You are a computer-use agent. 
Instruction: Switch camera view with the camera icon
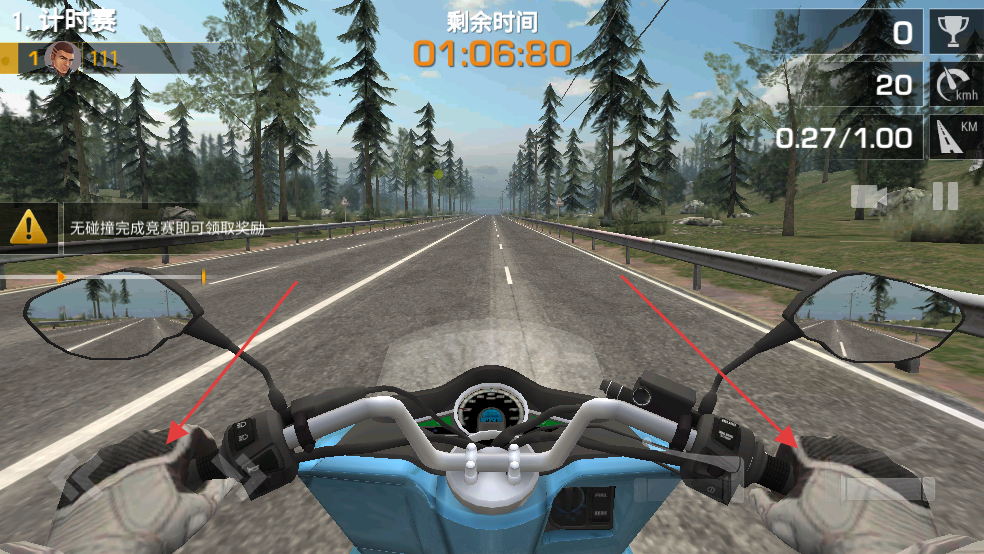tap(869, 197)
